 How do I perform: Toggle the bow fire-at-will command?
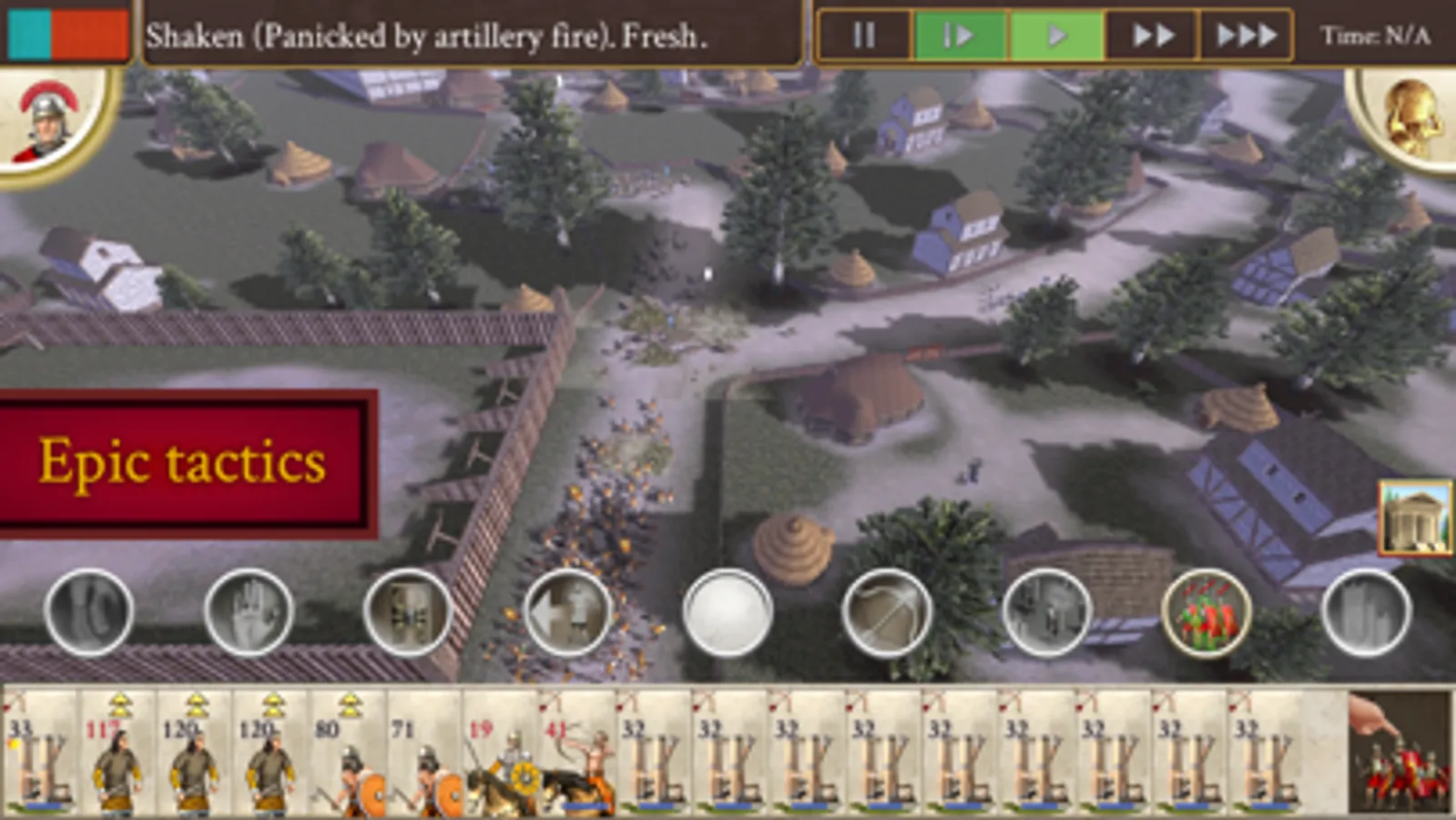pos(886,612)
